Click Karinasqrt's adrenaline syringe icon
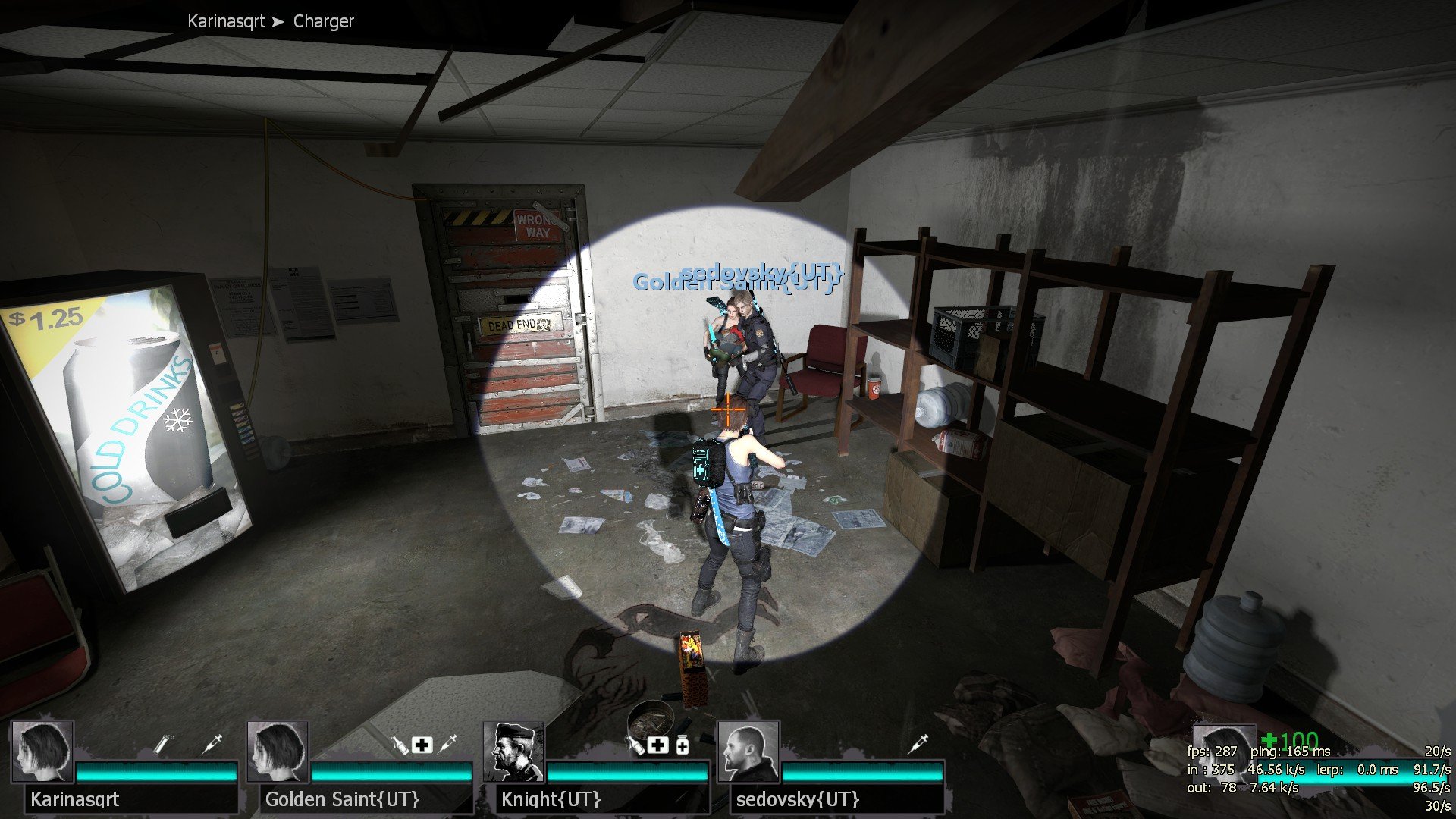1456x819 pixels. click(x=213, y=744)
